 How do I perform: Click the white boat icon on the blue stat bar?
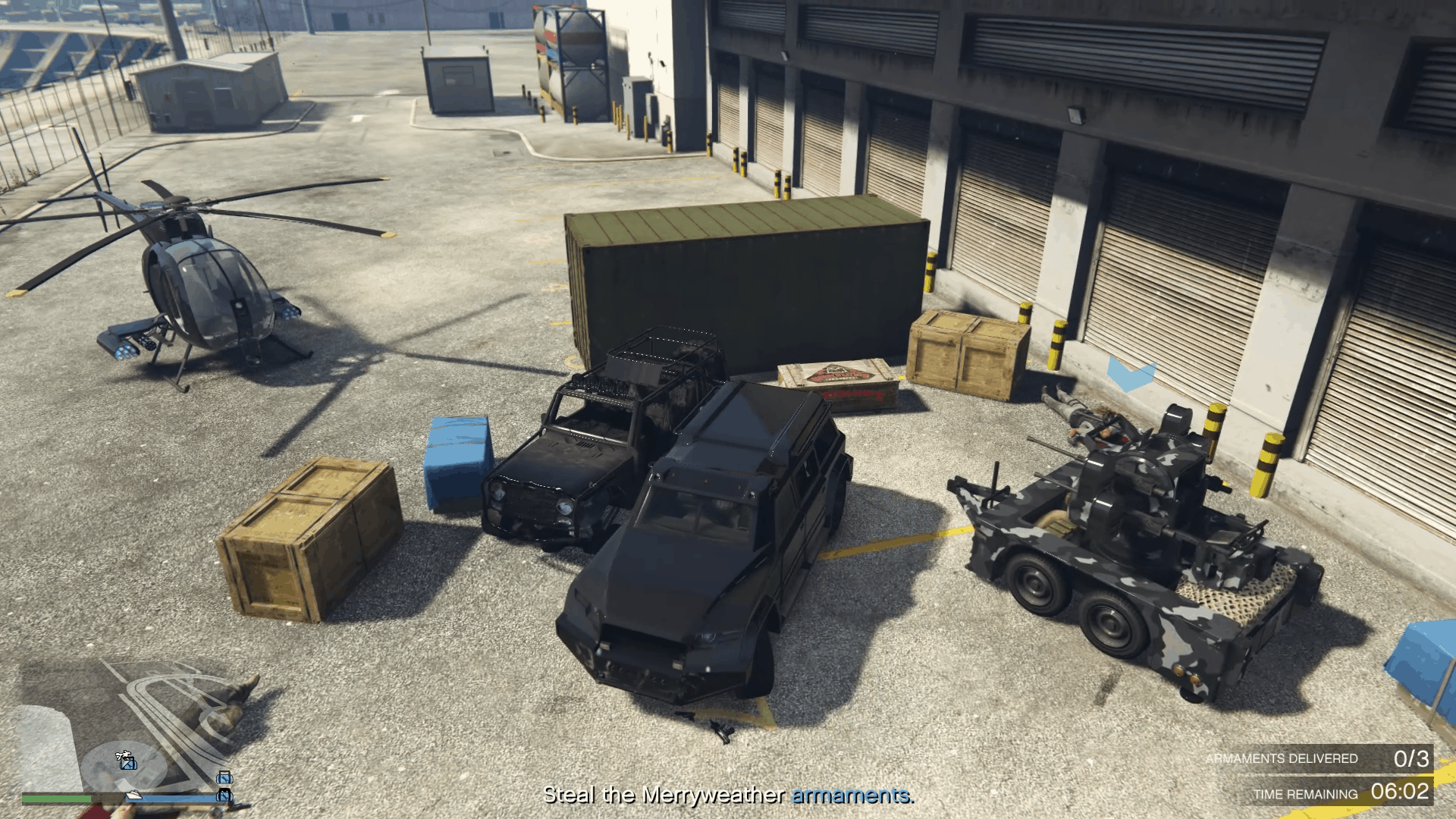coord(133,795)
